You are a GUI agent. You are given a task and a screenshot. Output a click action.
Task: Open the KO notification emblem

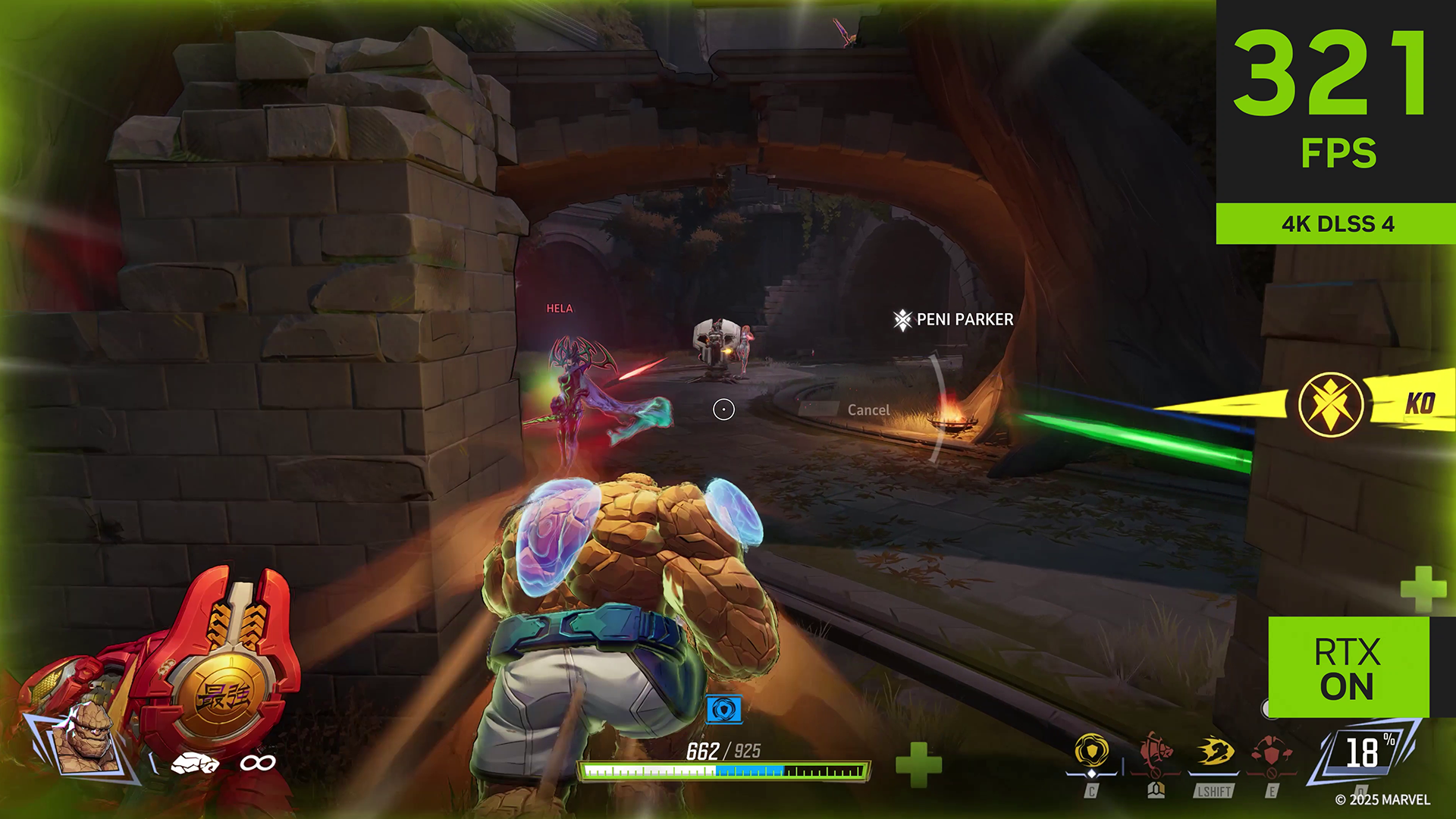(x=1331, y=404)
